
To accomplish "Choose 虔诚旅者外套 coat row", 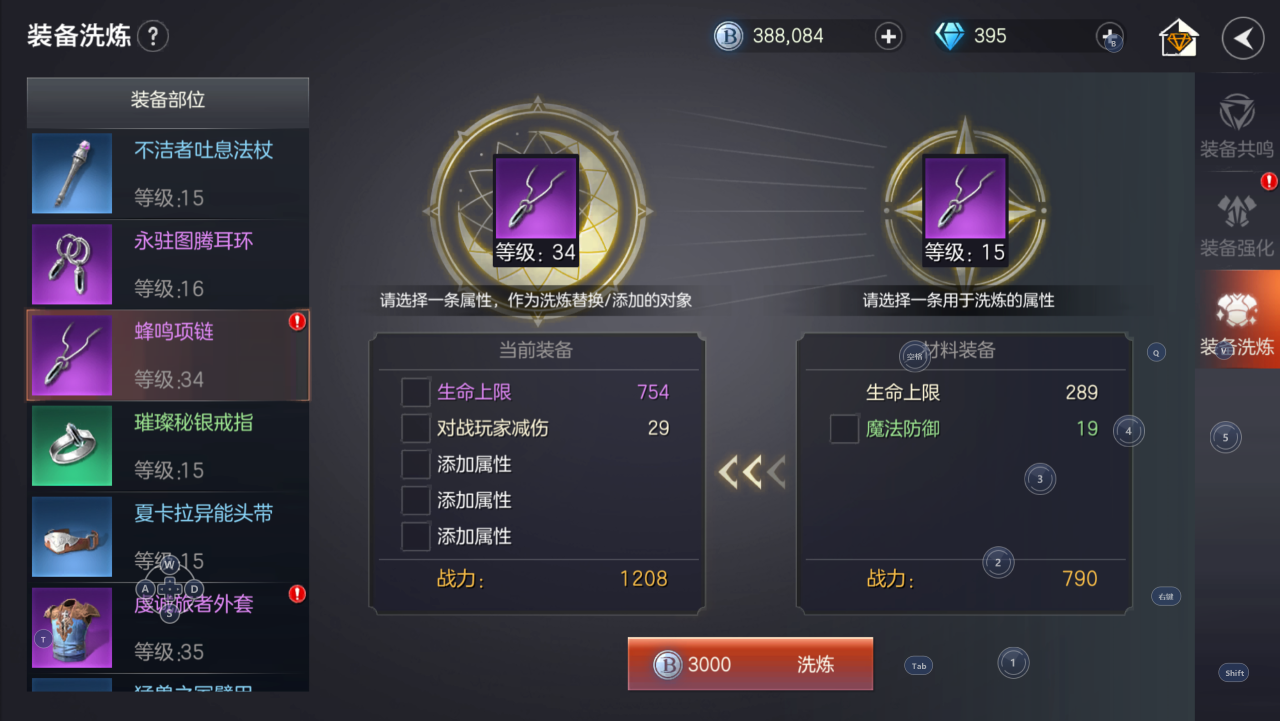I will (x=168, y=628).
